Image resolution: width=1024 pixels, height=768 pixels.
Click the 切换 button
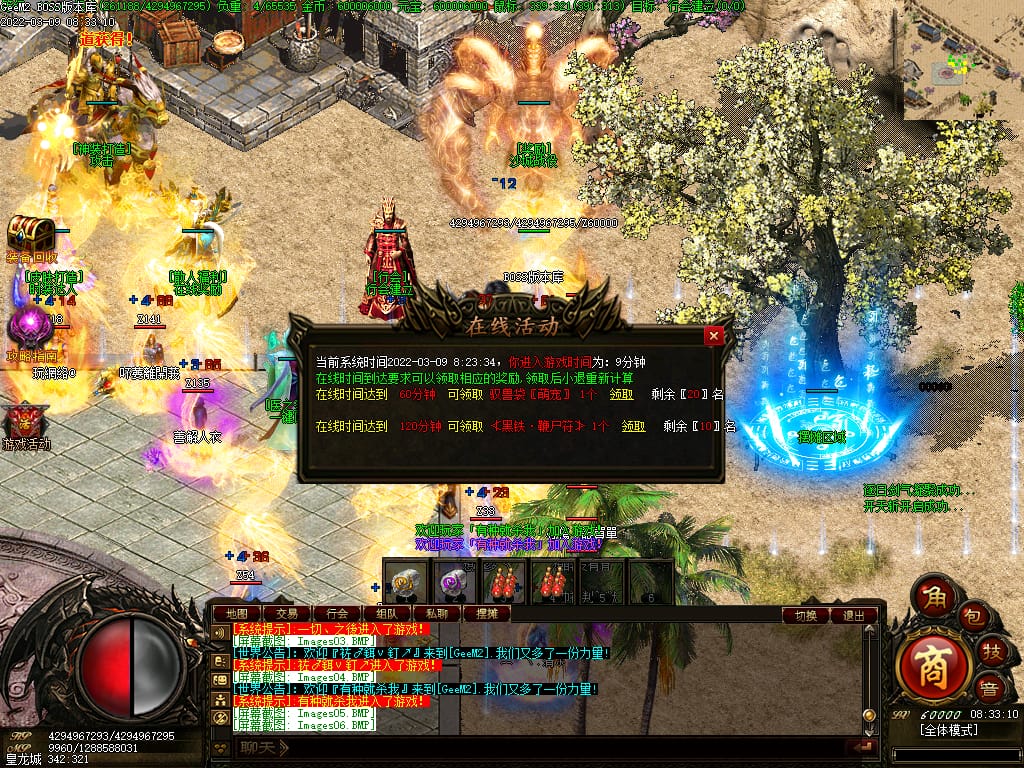click(806, 615)
